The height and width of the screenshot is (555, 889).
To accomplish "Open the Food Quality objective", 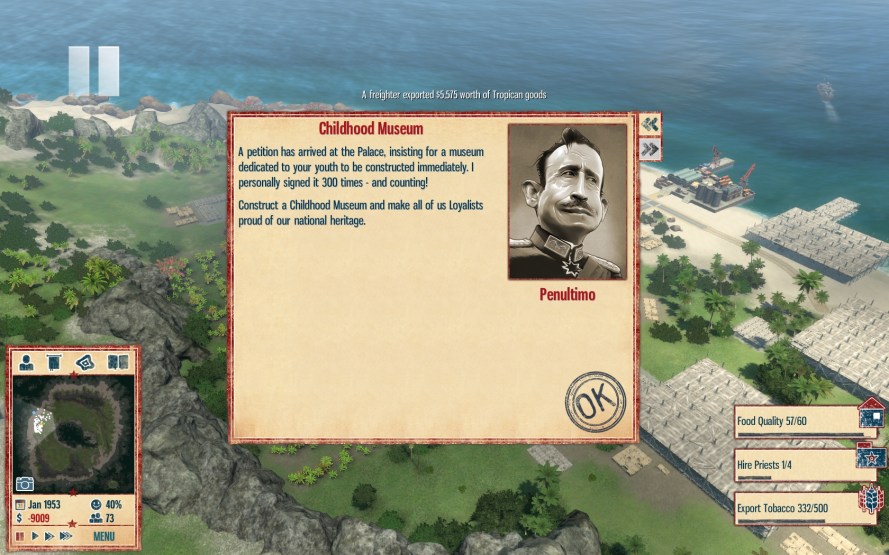I will click(x=797, y=422).
